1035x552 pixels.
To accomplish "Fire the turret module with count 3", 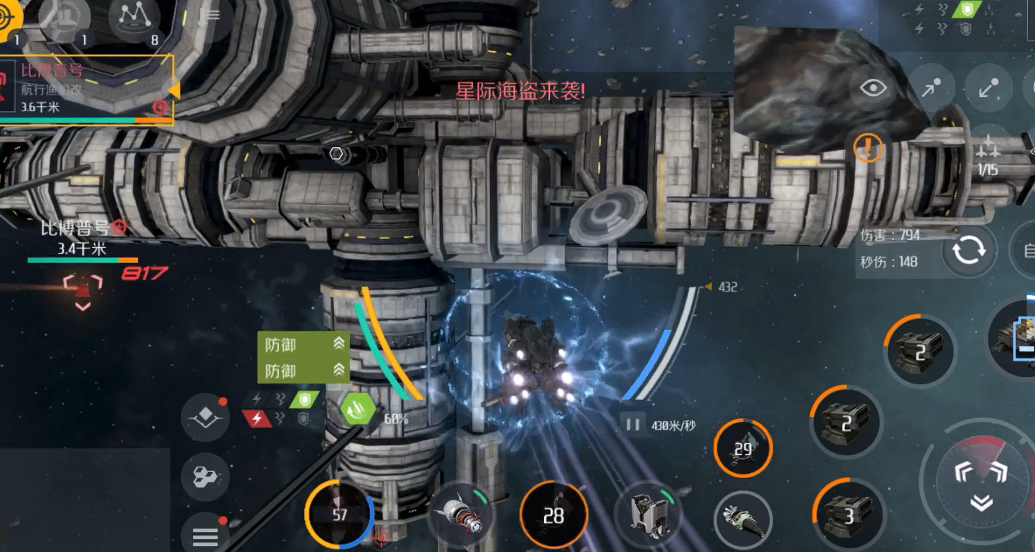I will 846,514.
